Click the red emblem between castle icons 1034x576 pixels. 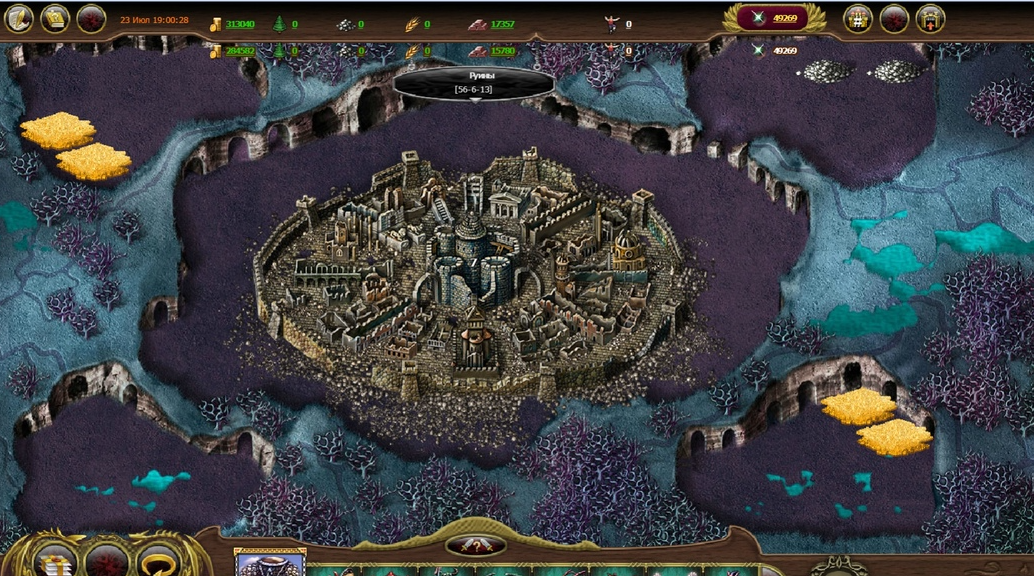point(894,18)
